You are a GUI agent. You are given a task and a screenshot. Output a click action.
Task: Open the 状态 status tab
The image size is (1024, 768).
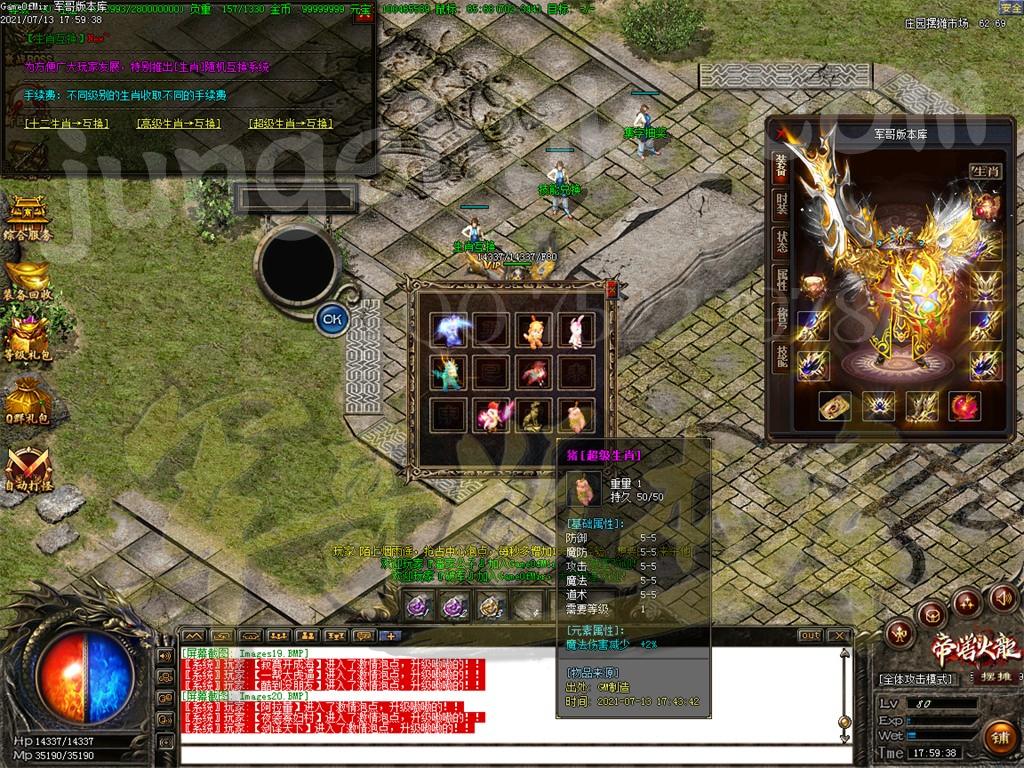(781, 242)
